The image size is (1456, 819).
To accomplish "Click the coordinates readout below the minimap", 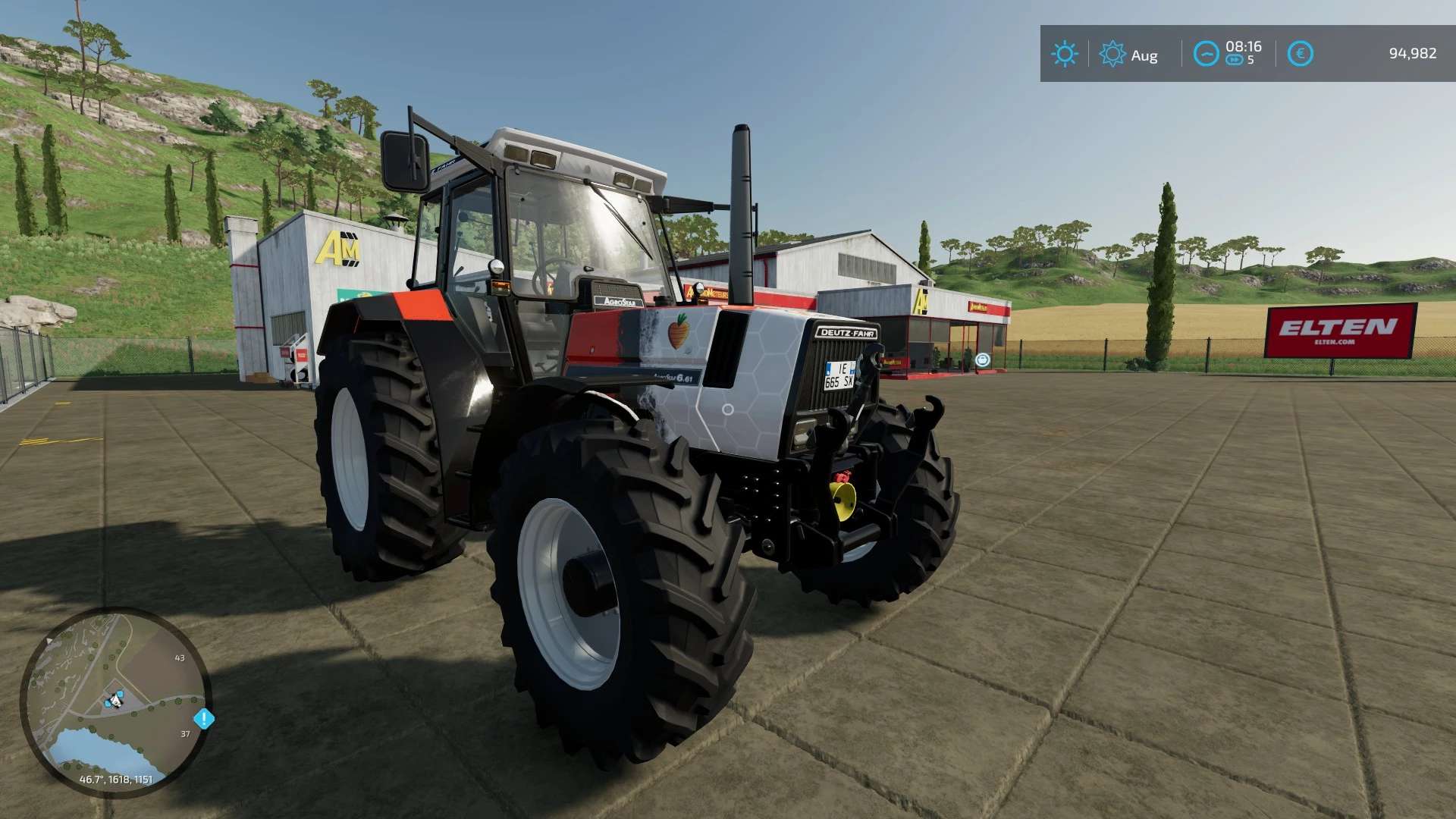I will (117, 780).
